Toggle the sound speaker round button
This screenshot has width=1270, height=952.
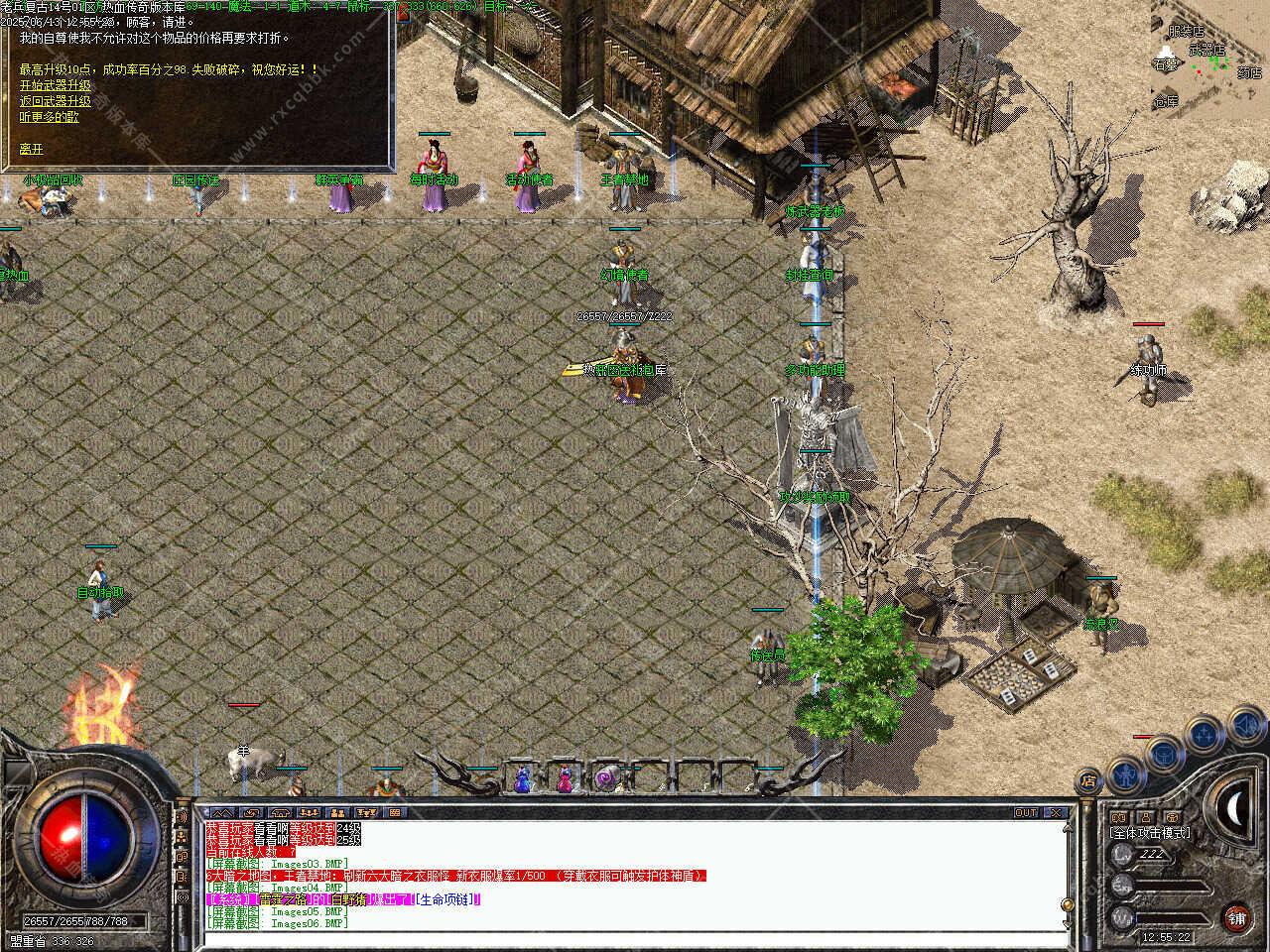(x=1245, y=726)
